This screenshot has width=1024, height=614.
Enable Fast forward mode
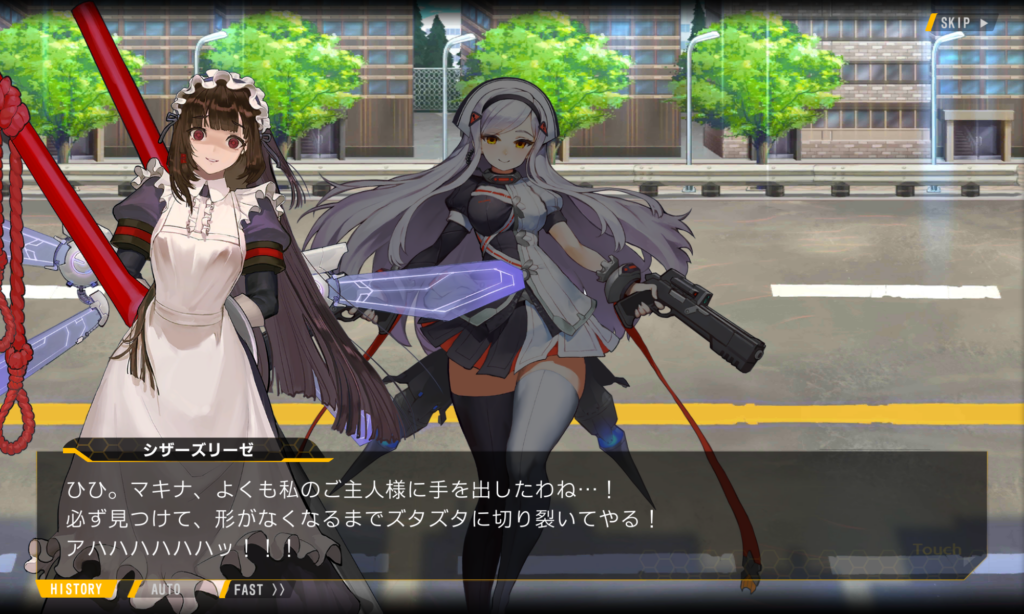[258, 589]
